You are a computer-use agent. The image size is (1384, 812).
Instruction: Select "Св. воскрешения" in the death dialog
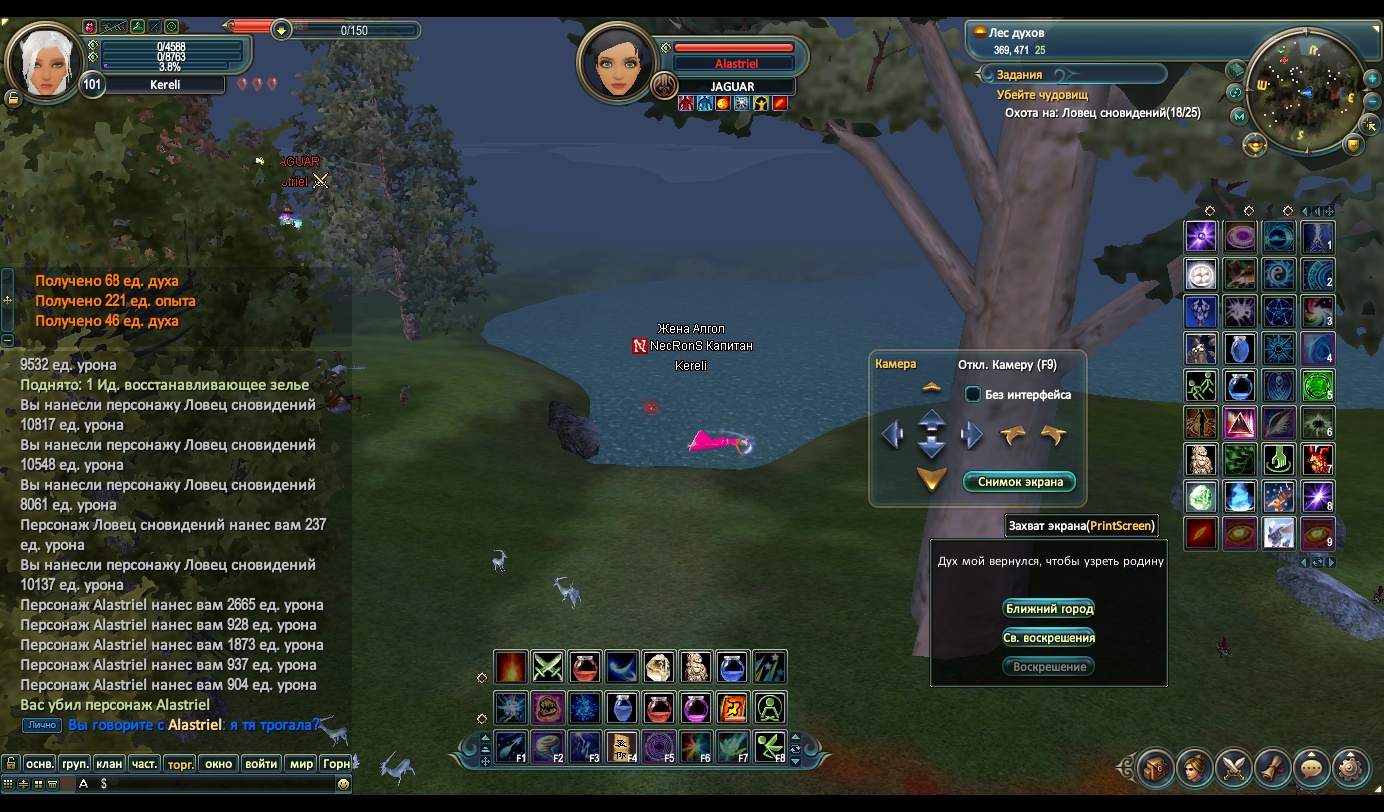click(x=1049, y=637)
